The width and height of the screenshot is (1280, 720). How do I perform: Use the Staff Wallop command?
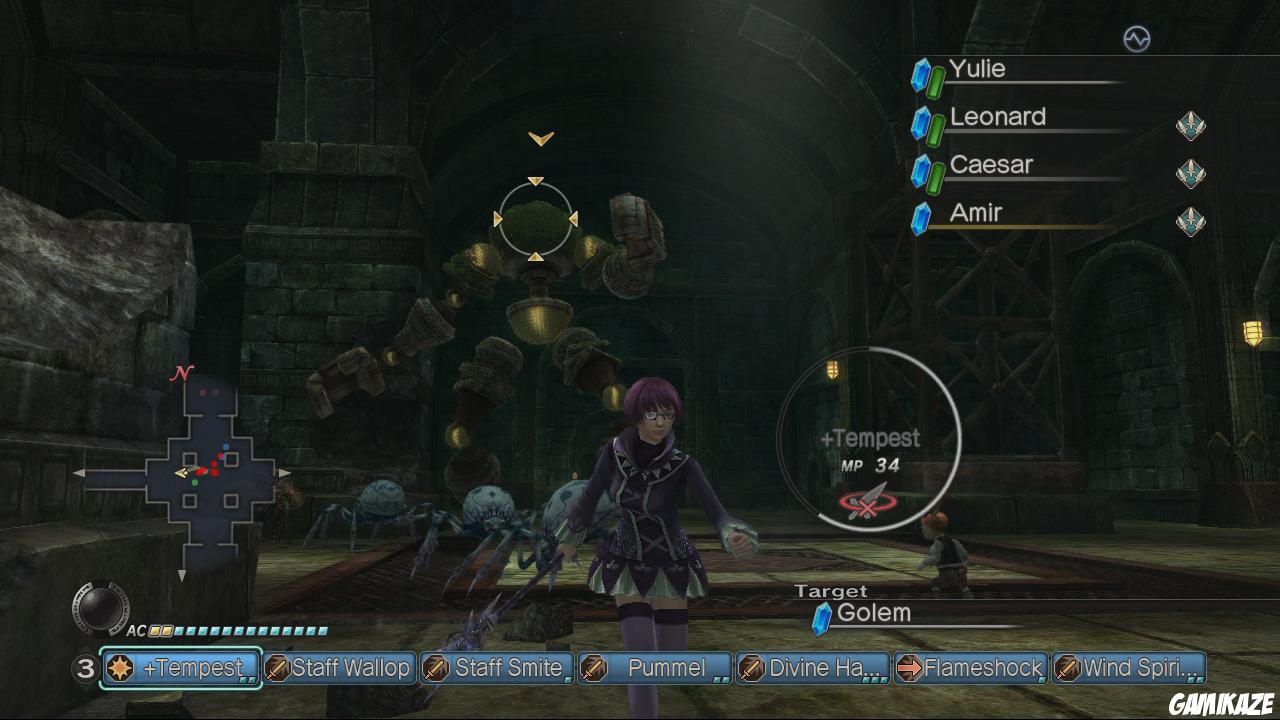tap(339, 668)
